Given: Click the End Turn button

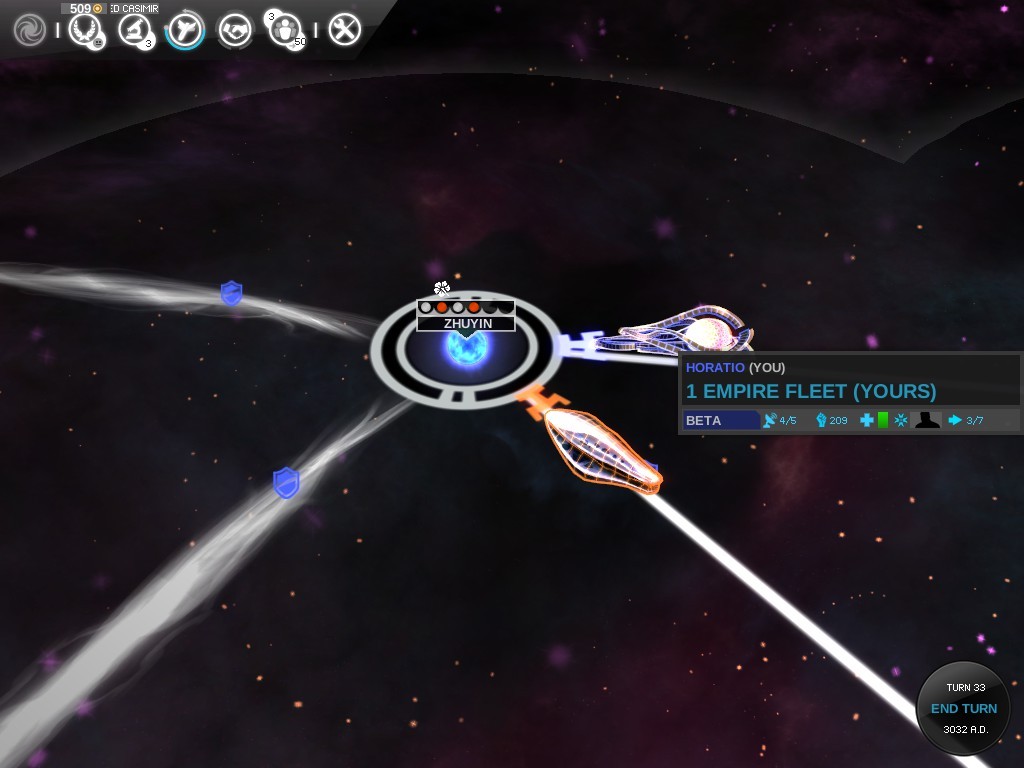Looking at the screenshot, I should click(x=963, y=708).
